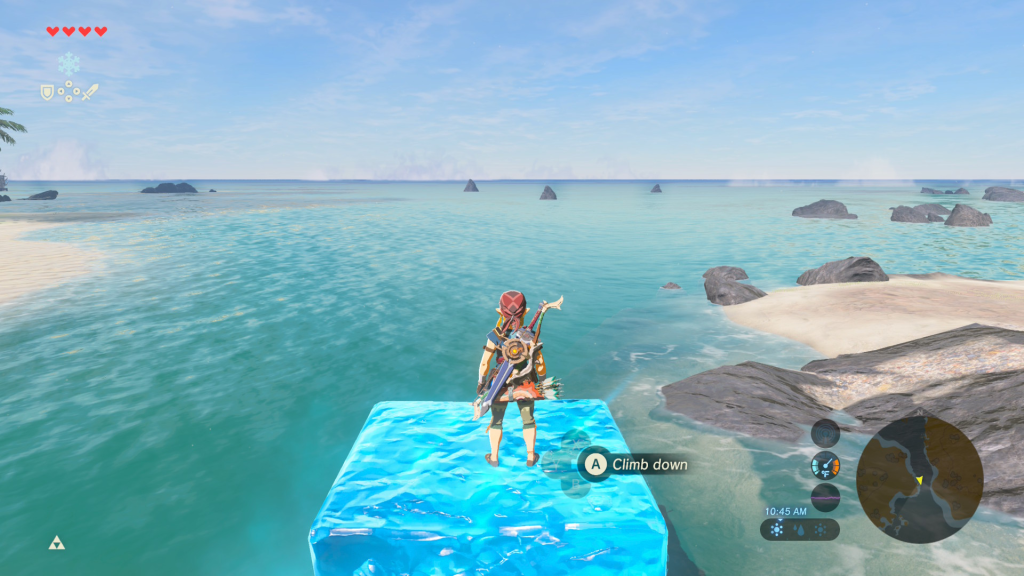Click the sword quick-select icon
Screen dimensions: 1024x576
pos(90,92)
